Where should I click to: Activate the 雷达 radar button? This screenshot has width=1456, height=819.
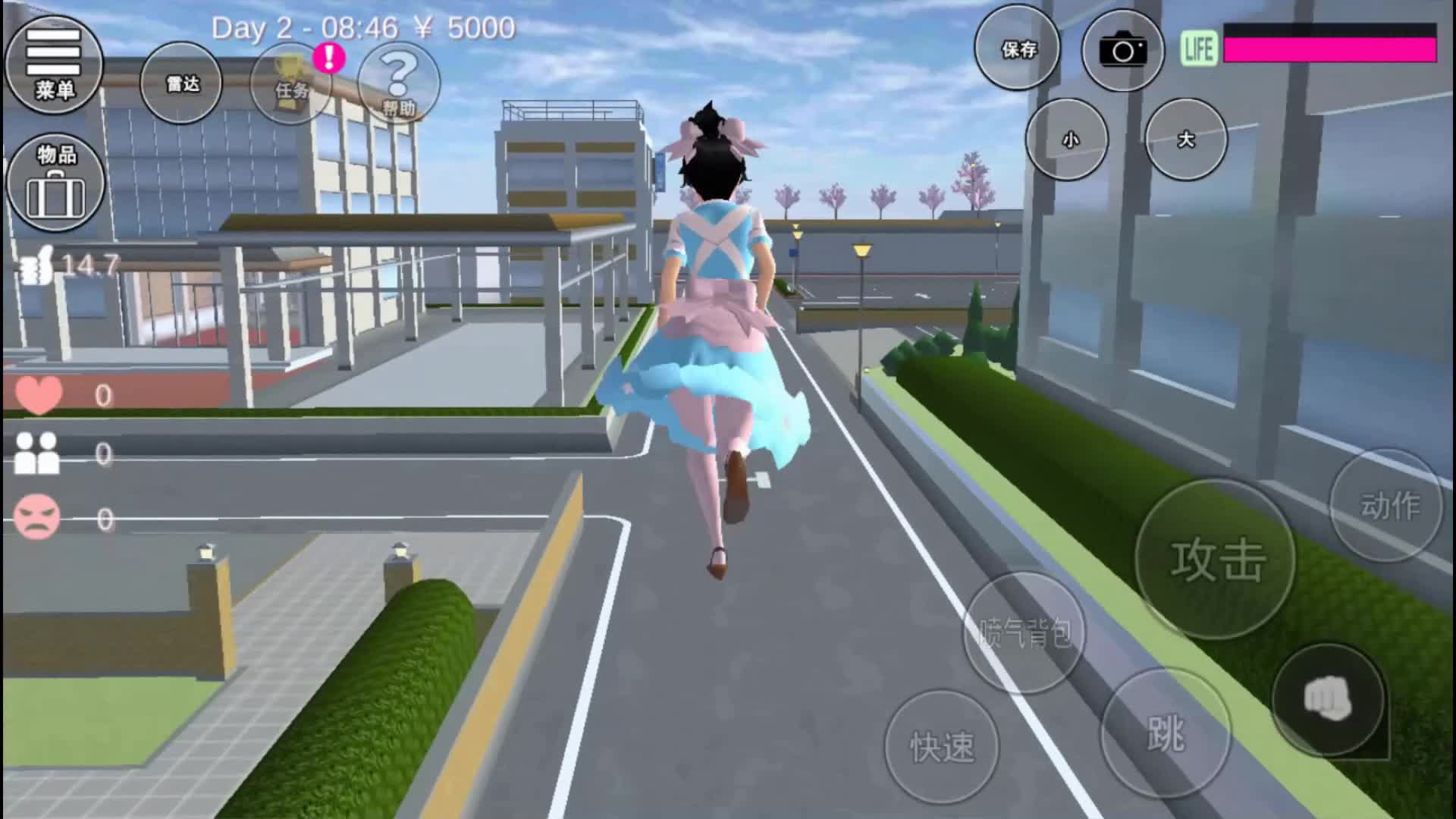tap(182, 83)
